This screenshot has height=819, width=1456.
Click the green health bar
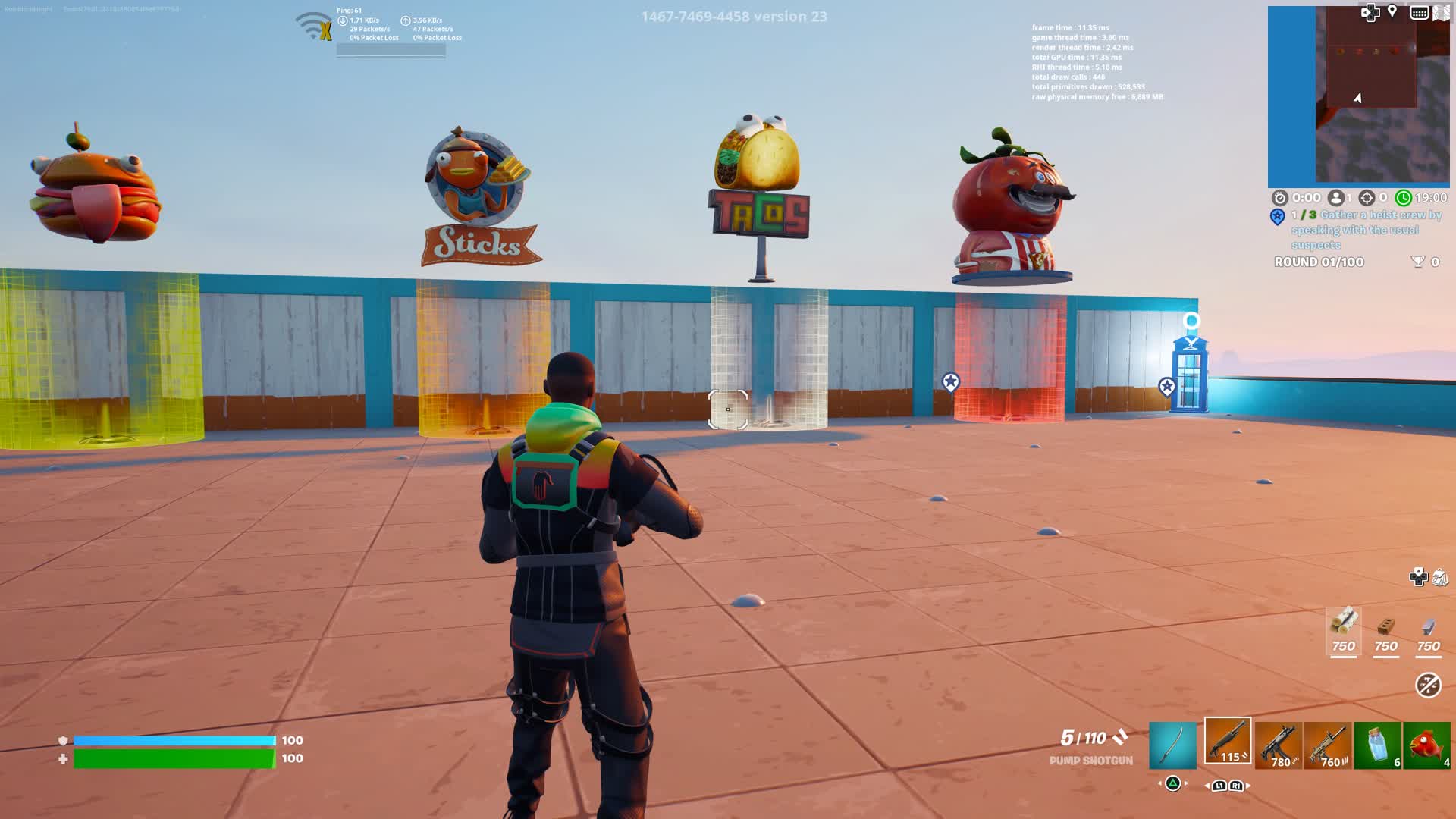[174, 758]
